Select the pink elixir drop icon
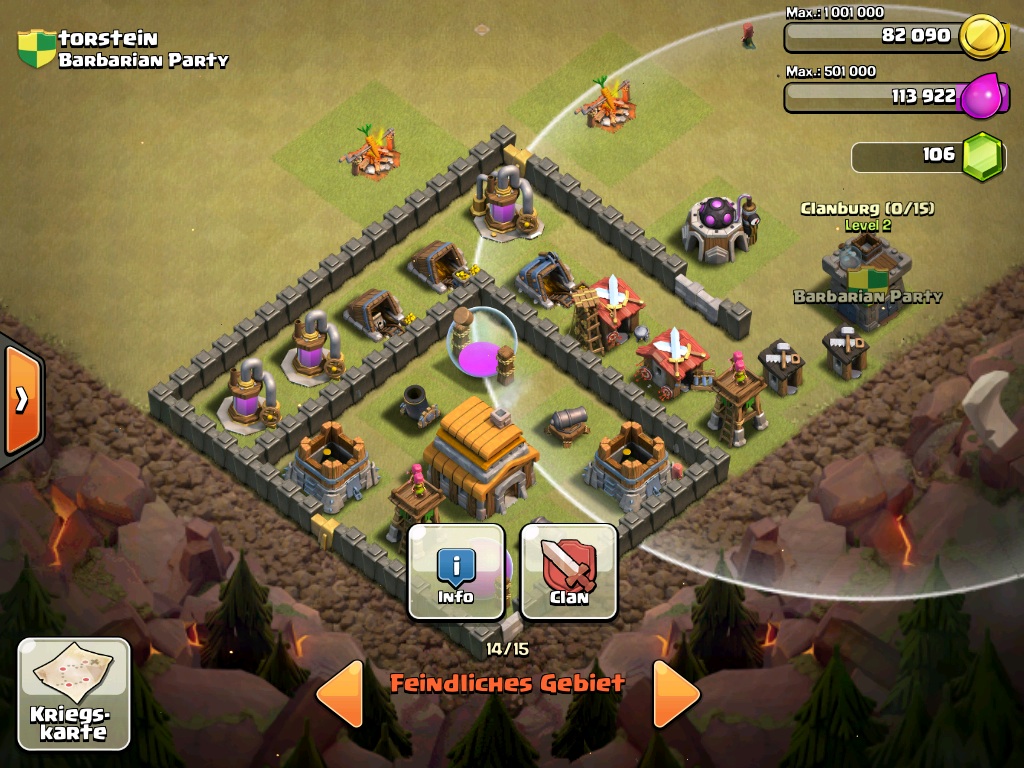 [x=983, y=97]
